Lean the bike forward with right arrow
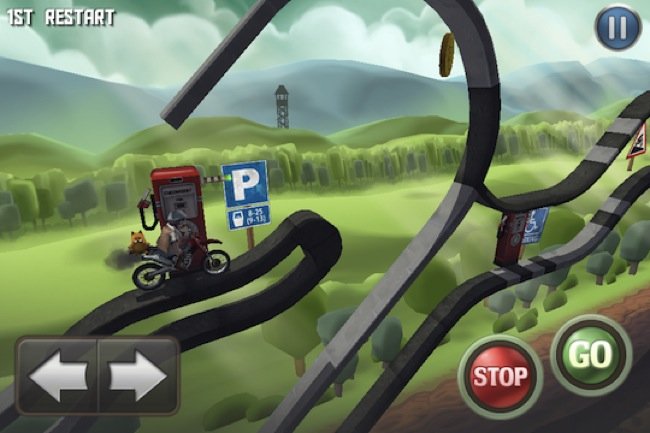The width and height of the screenshot is (650, 433). point(137,376)
